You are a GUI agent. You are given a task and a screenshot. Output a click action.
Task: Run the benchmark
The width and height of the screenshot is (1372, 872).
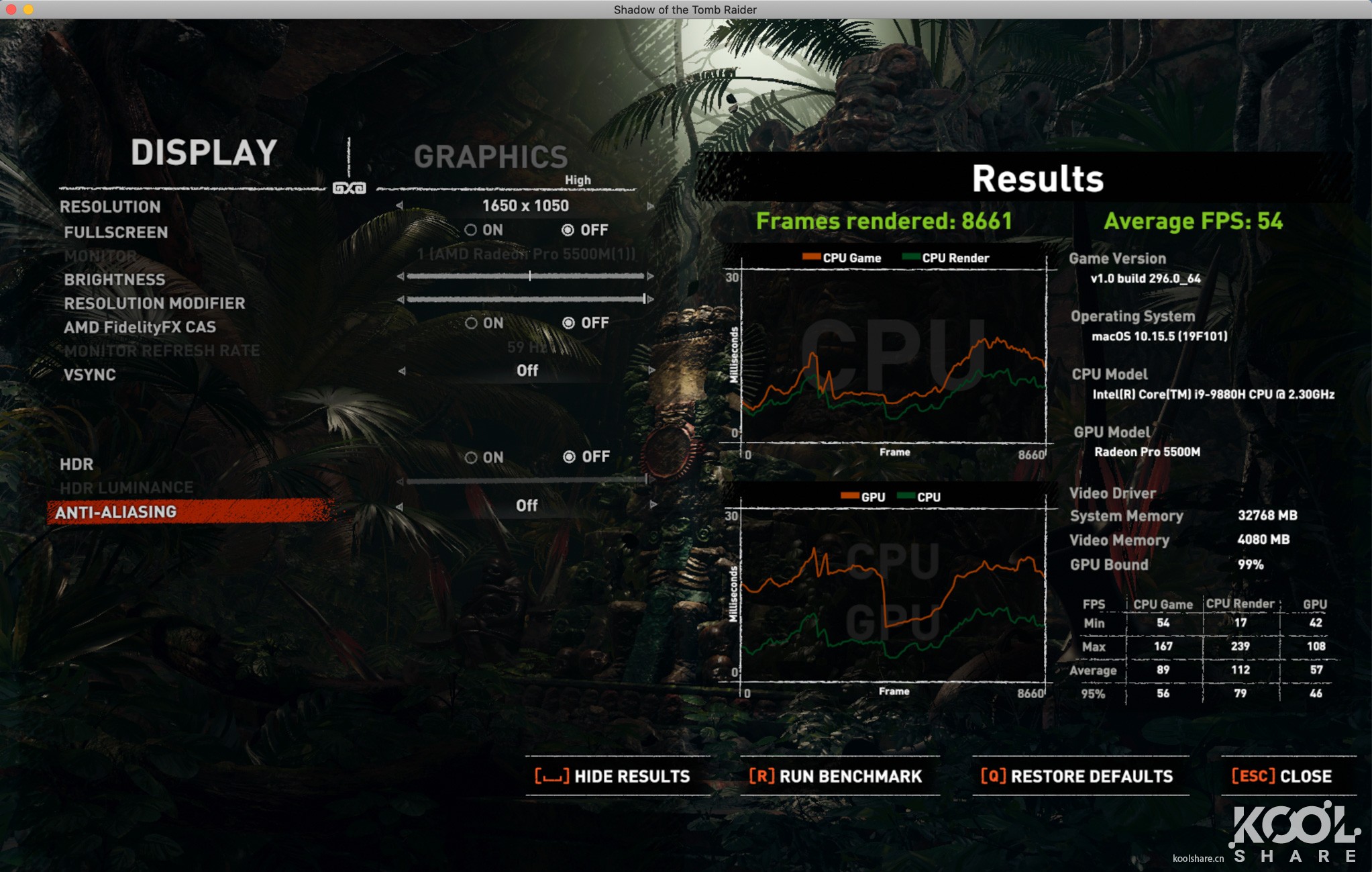(836, 777)
